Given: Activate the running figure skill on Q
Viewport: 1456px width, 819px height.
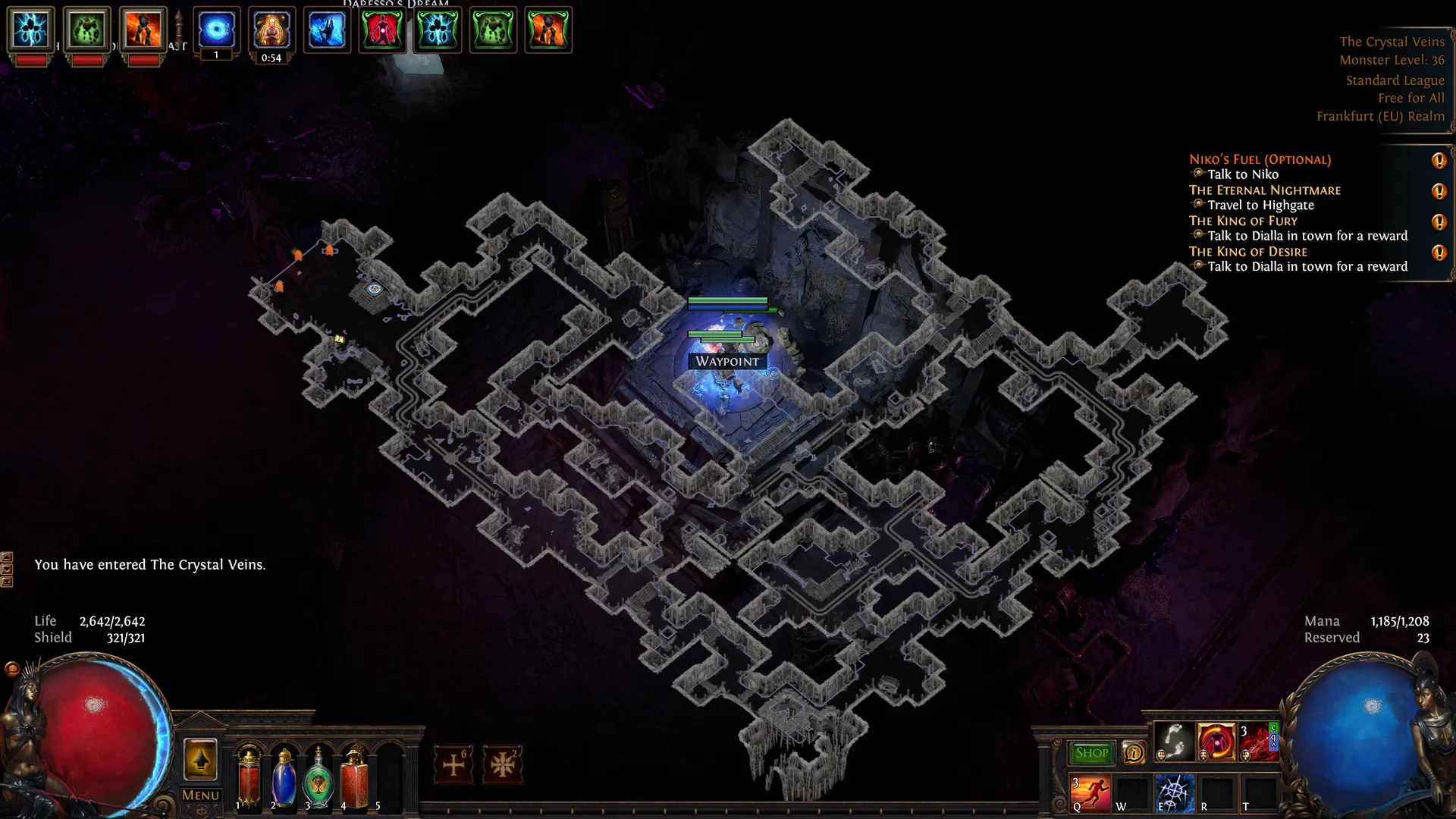Looking at the screenshot, I should click(1090, 792).
